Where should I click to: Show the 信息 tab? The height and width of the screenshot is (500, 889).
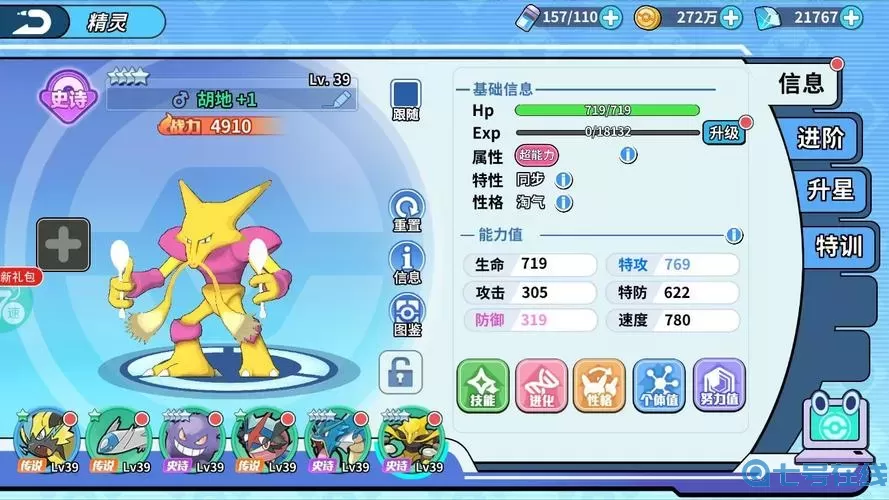[802, 84]
